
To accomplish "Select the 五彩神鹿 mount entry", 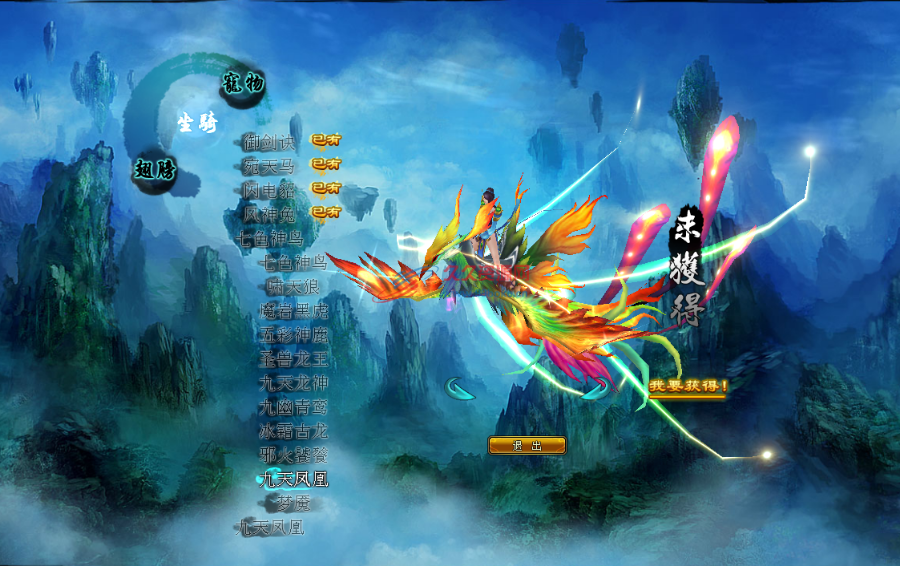I will (293, 335).
